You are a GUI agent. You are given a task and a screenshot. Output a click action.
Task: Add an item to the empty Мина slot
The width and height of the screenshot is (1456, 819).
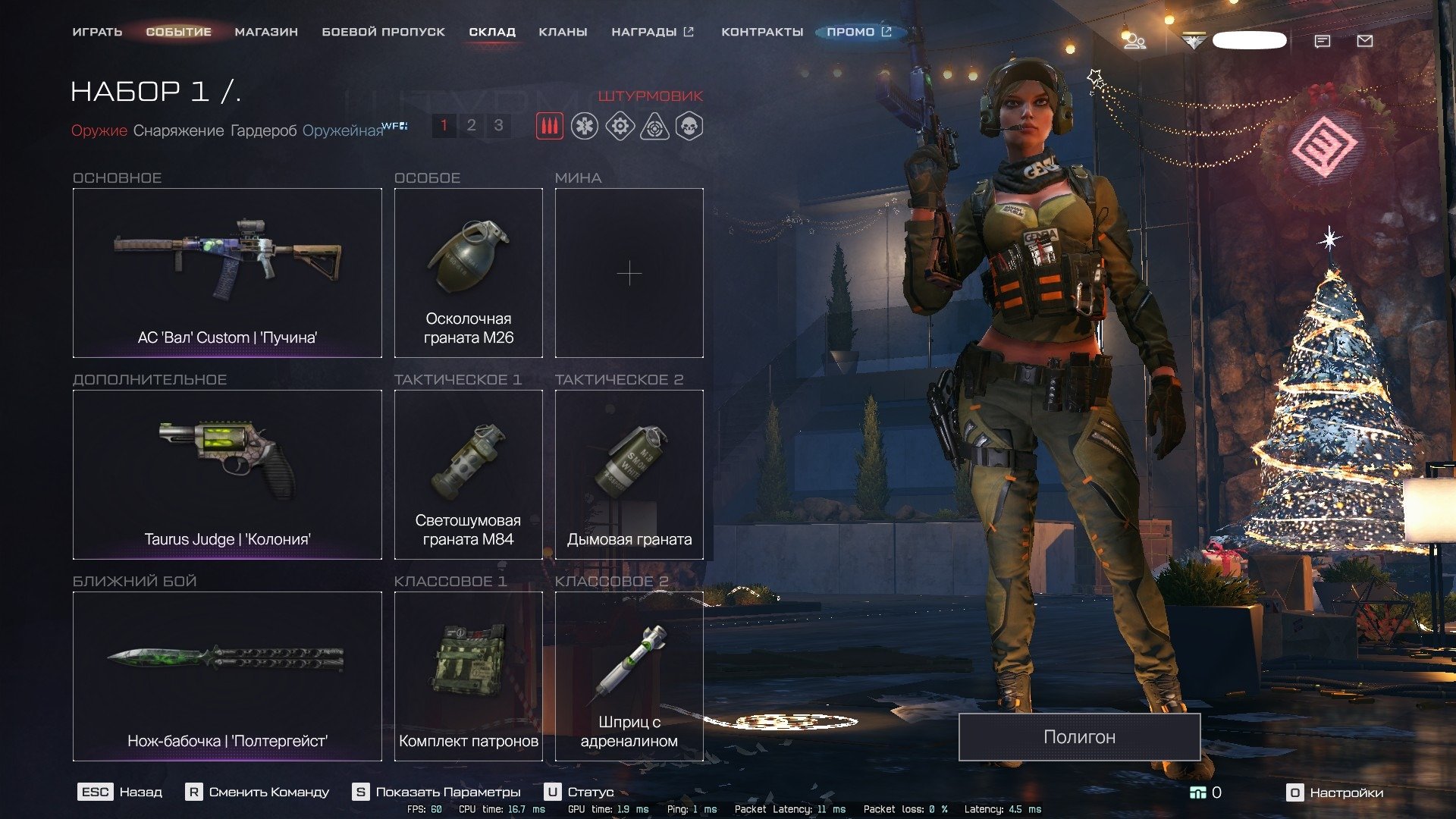point(629,273)
